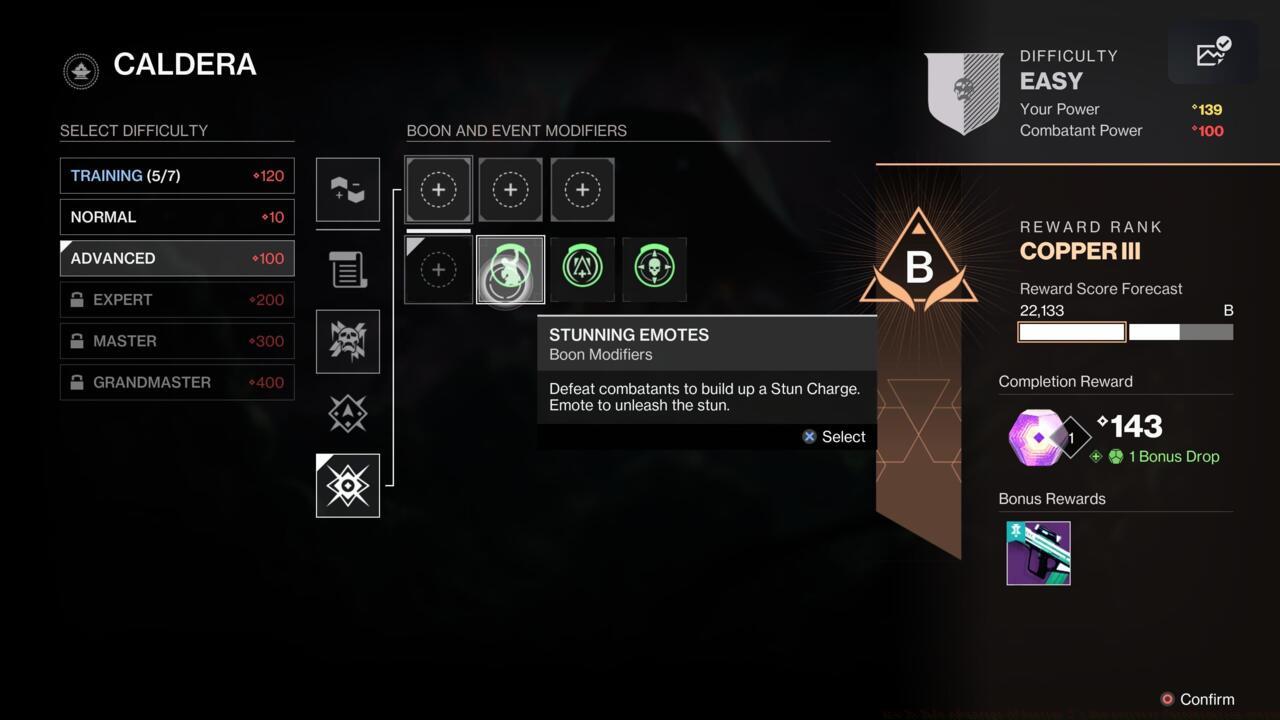Select the Training difficulty row
This screenshot has width=1280, height=720.
click(x=177, y=176)
